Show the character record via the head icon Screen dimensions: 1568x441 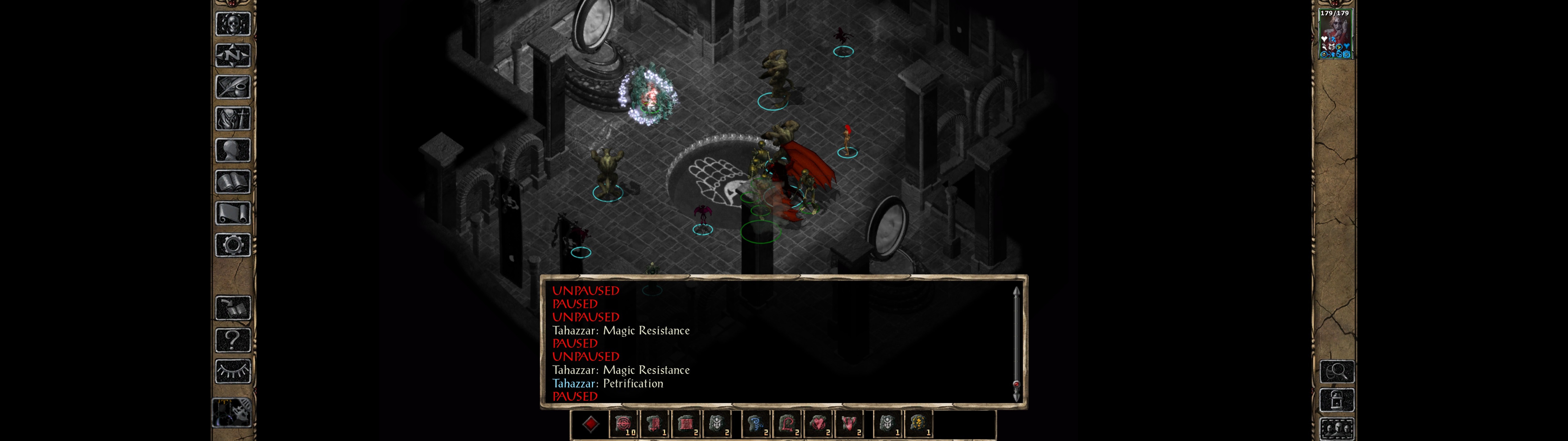click(x=232, y=150)
